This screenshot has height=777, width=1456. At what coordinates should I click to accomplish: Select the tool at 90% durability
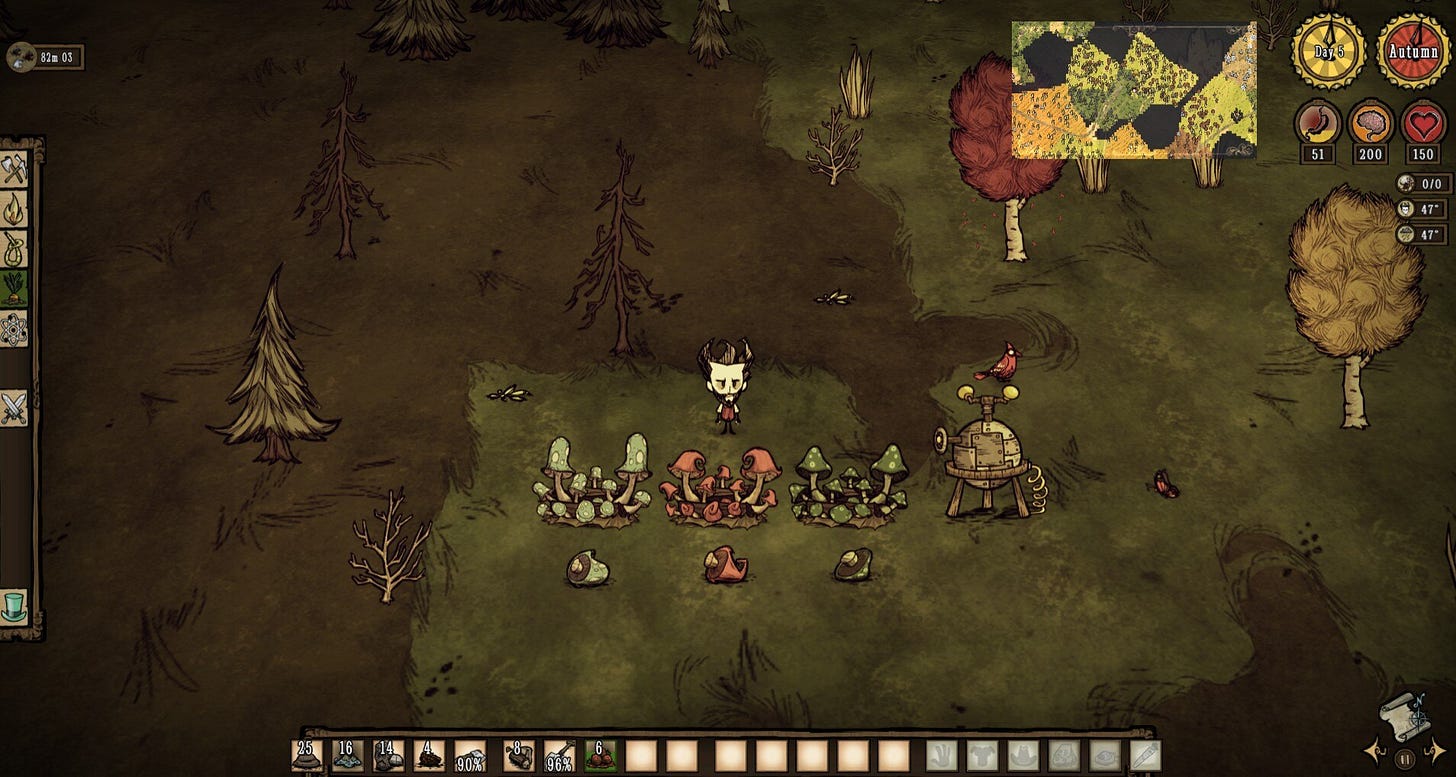pyautogui.click(x=470, y=756)
